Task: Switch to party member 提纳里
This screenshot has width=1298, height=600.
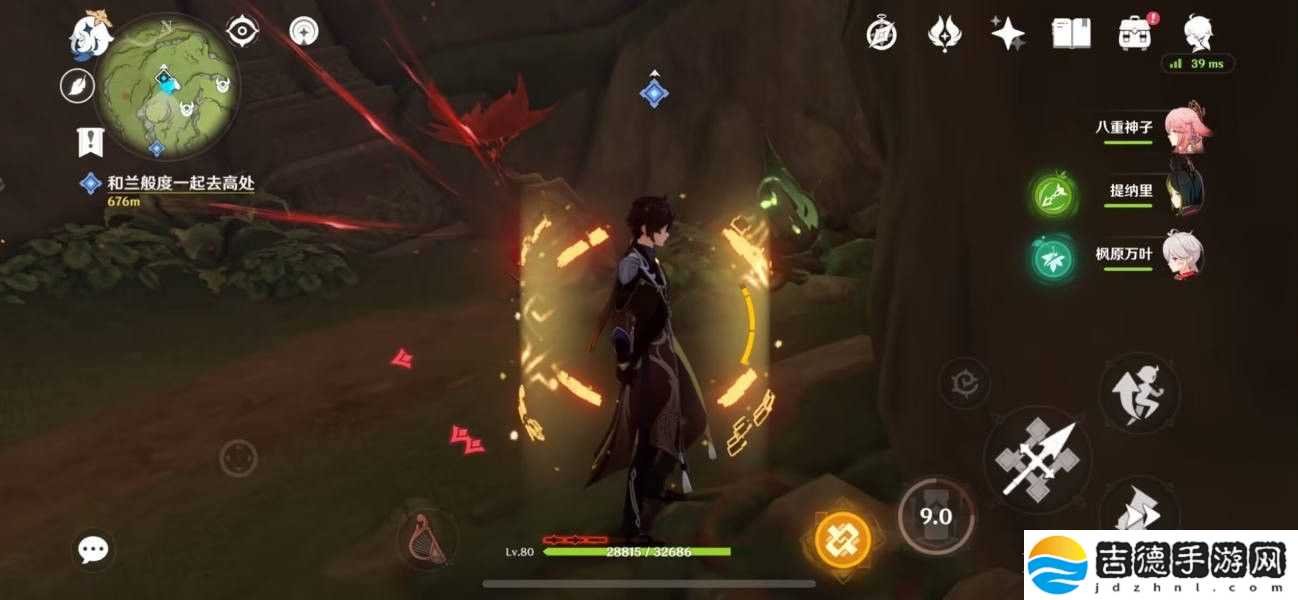Action: pyautogui.click(x=1183, y=192)
